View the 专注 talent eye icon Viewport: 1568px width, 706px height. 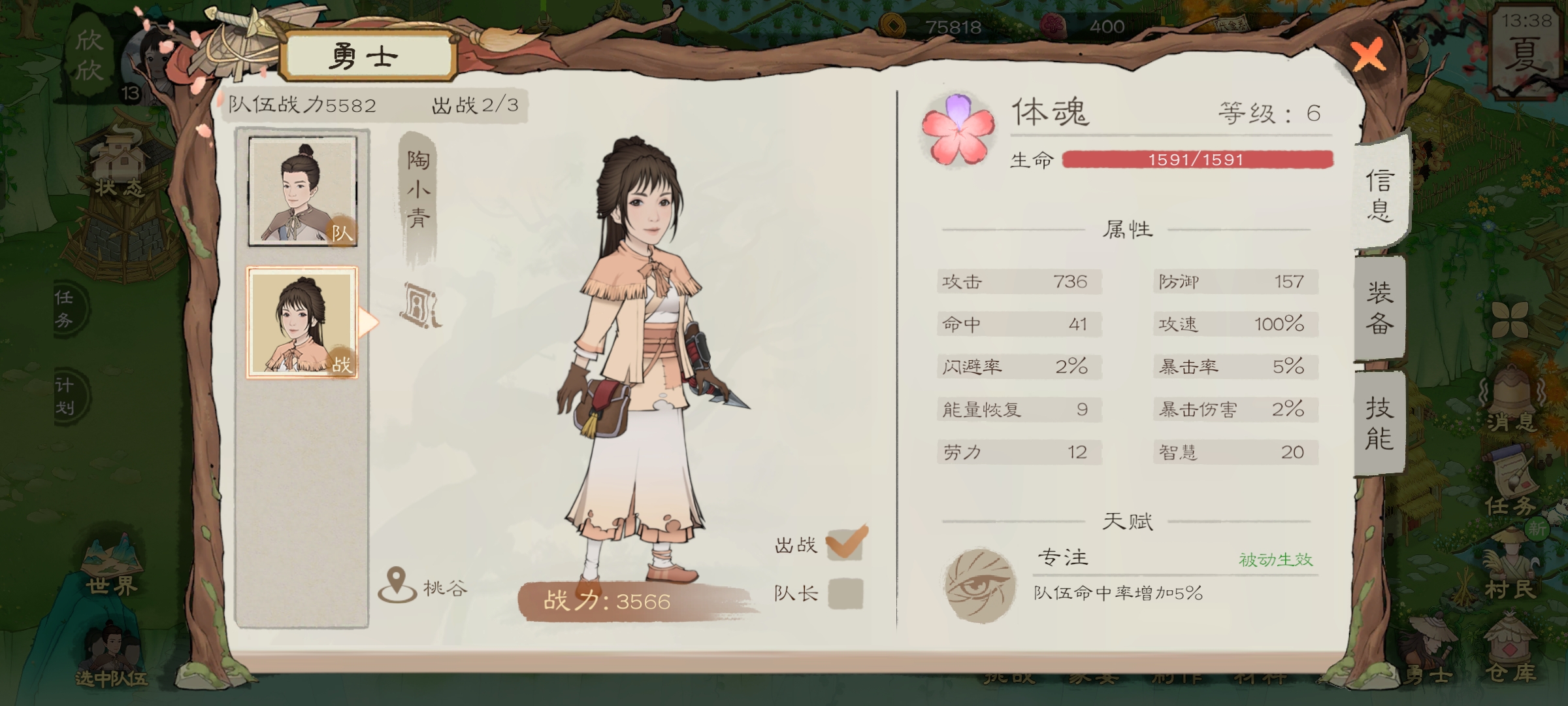[x=981, y=585]
